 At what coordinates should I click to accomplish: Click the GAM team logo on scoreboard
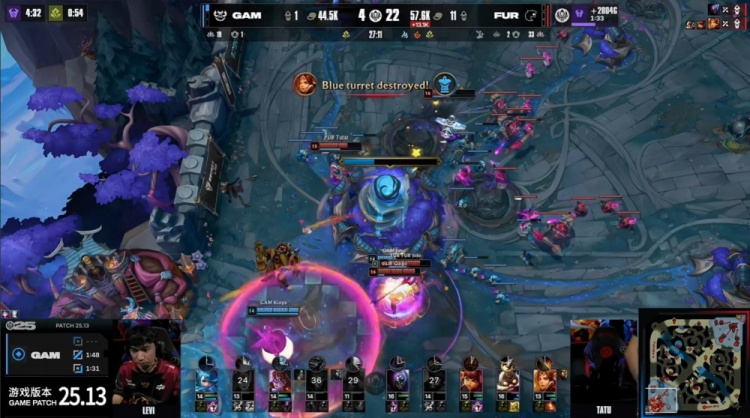tap(220, 15)
